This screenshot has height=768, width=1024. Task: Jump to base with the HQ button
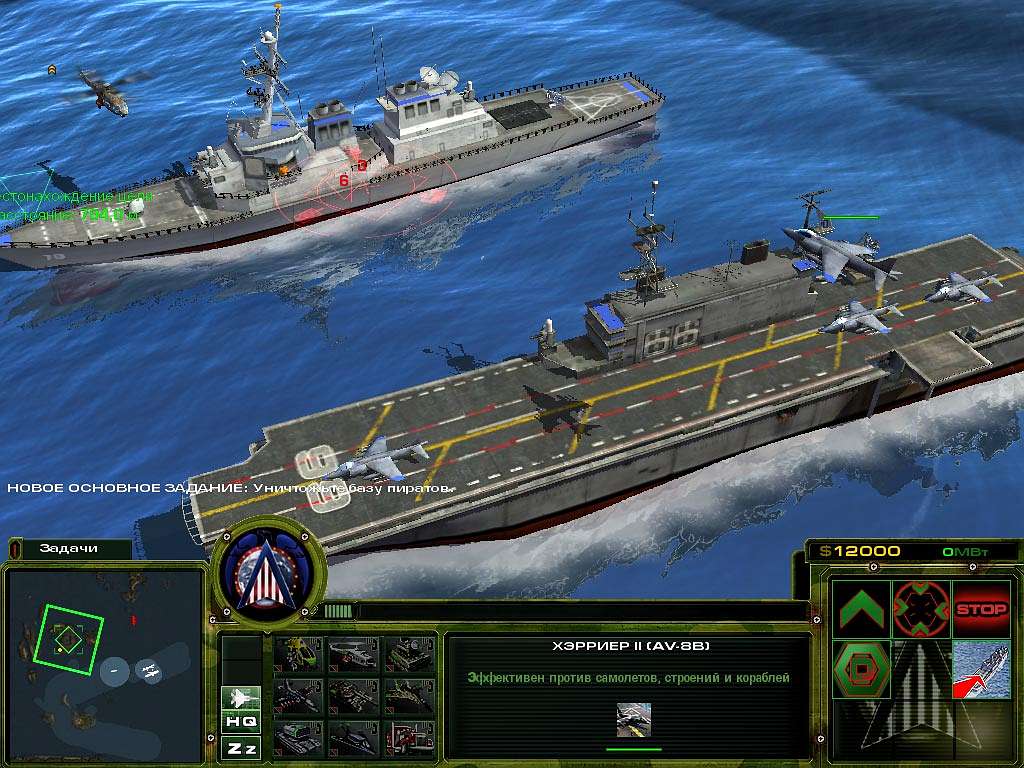241,721
